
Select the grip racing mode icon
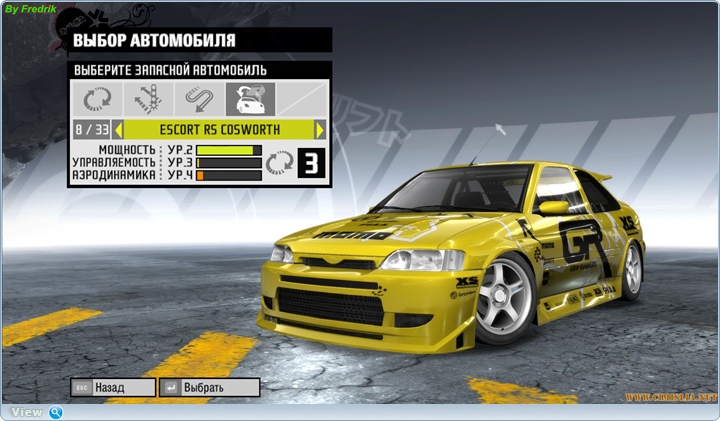97,99
